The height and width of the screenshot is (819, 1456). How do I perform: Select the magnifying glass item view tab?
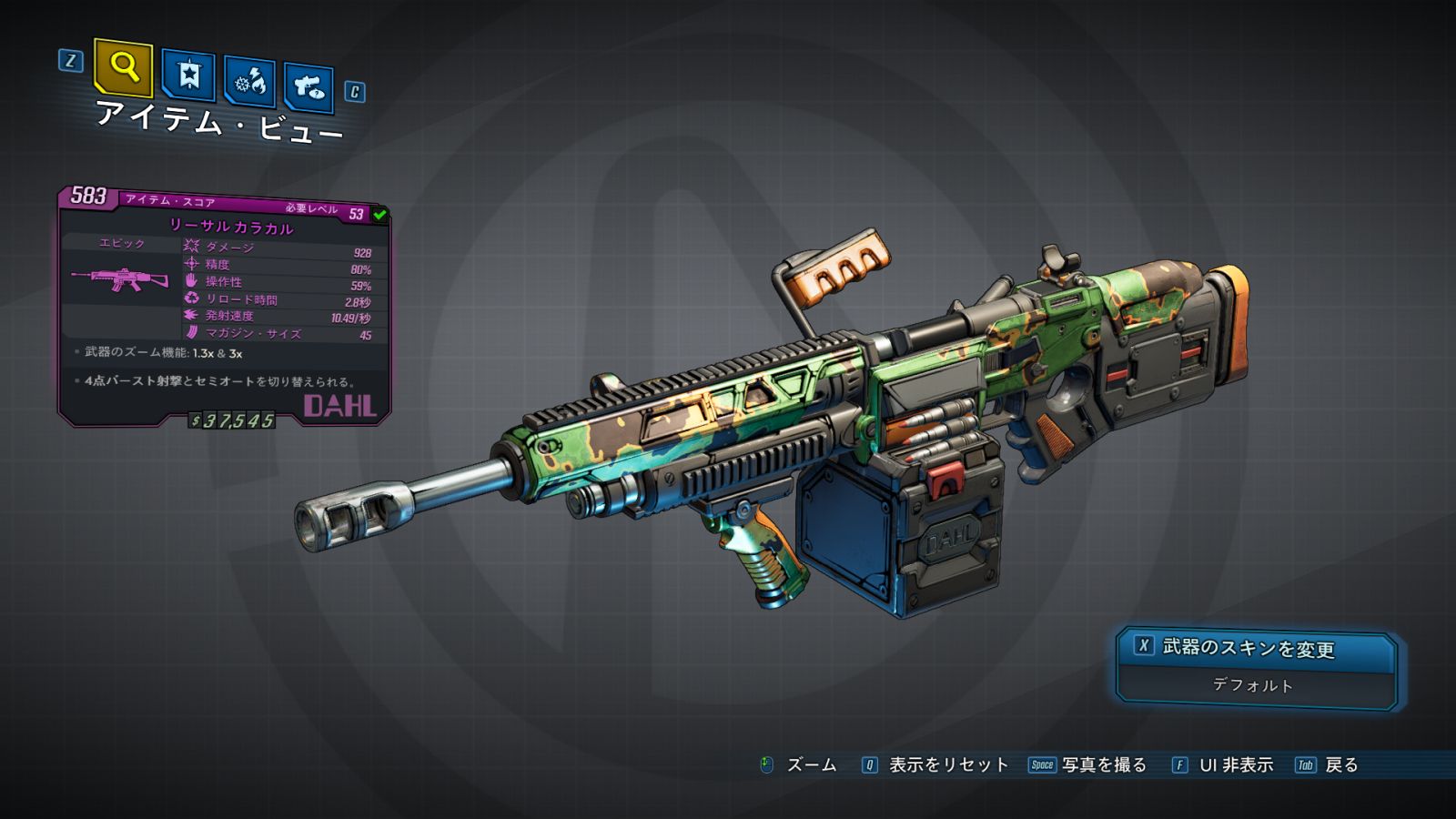pyautogui.click(x=123, y=67)
